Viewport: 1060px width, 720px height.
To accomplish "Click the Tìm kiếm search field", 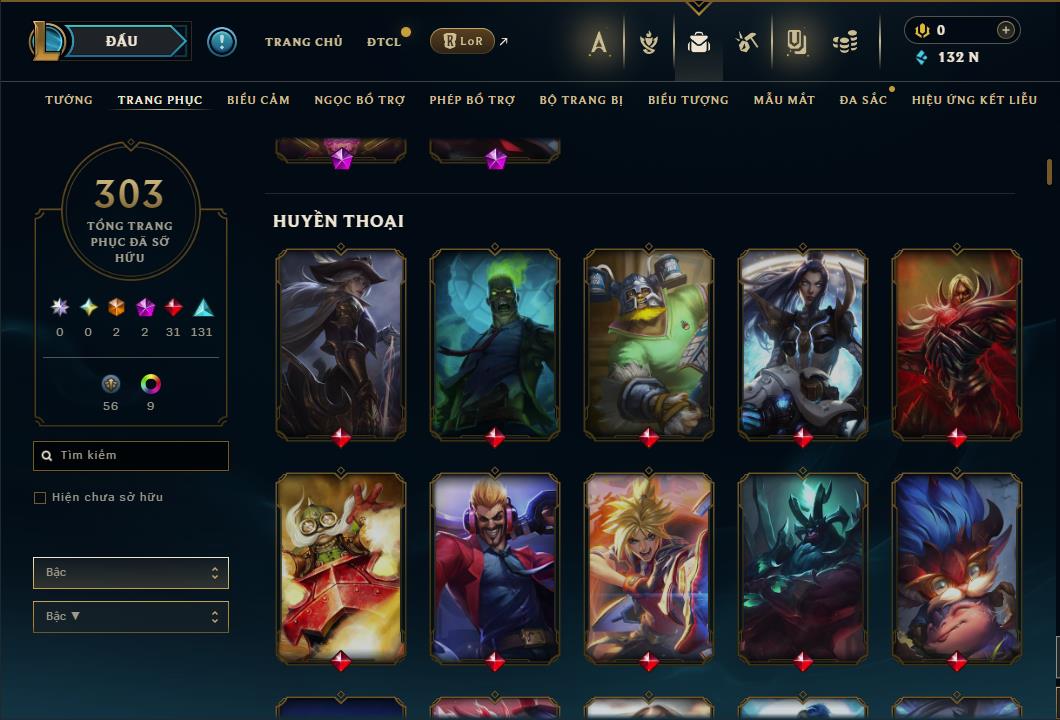I will 131,456.
